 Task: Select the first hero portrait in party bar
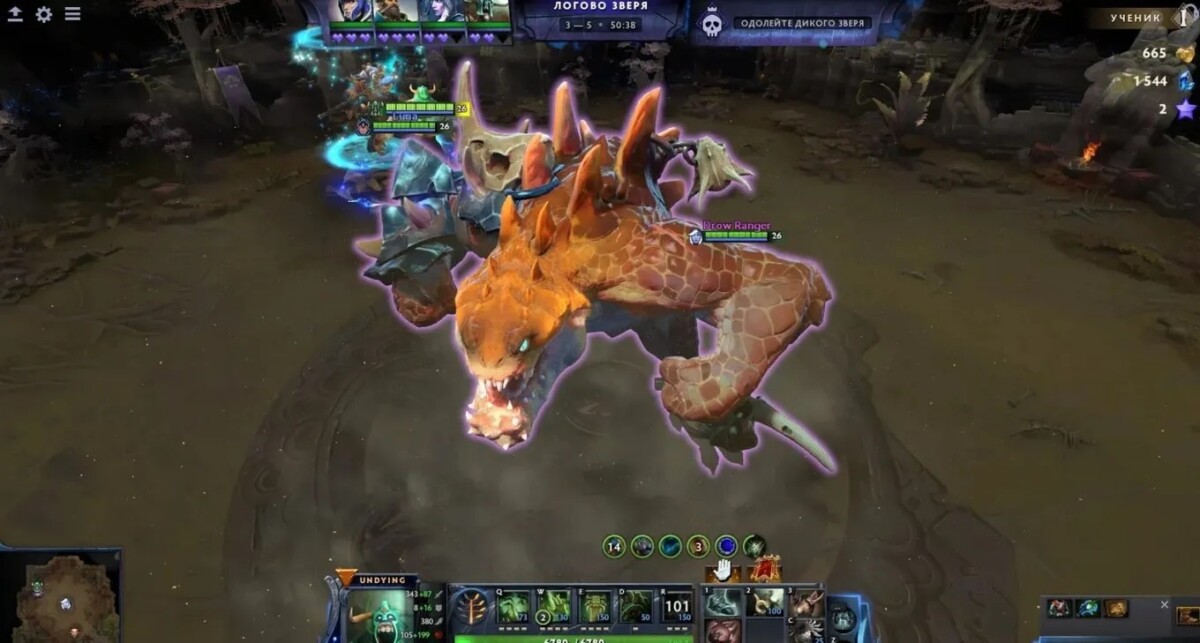(x=350, y=12)
